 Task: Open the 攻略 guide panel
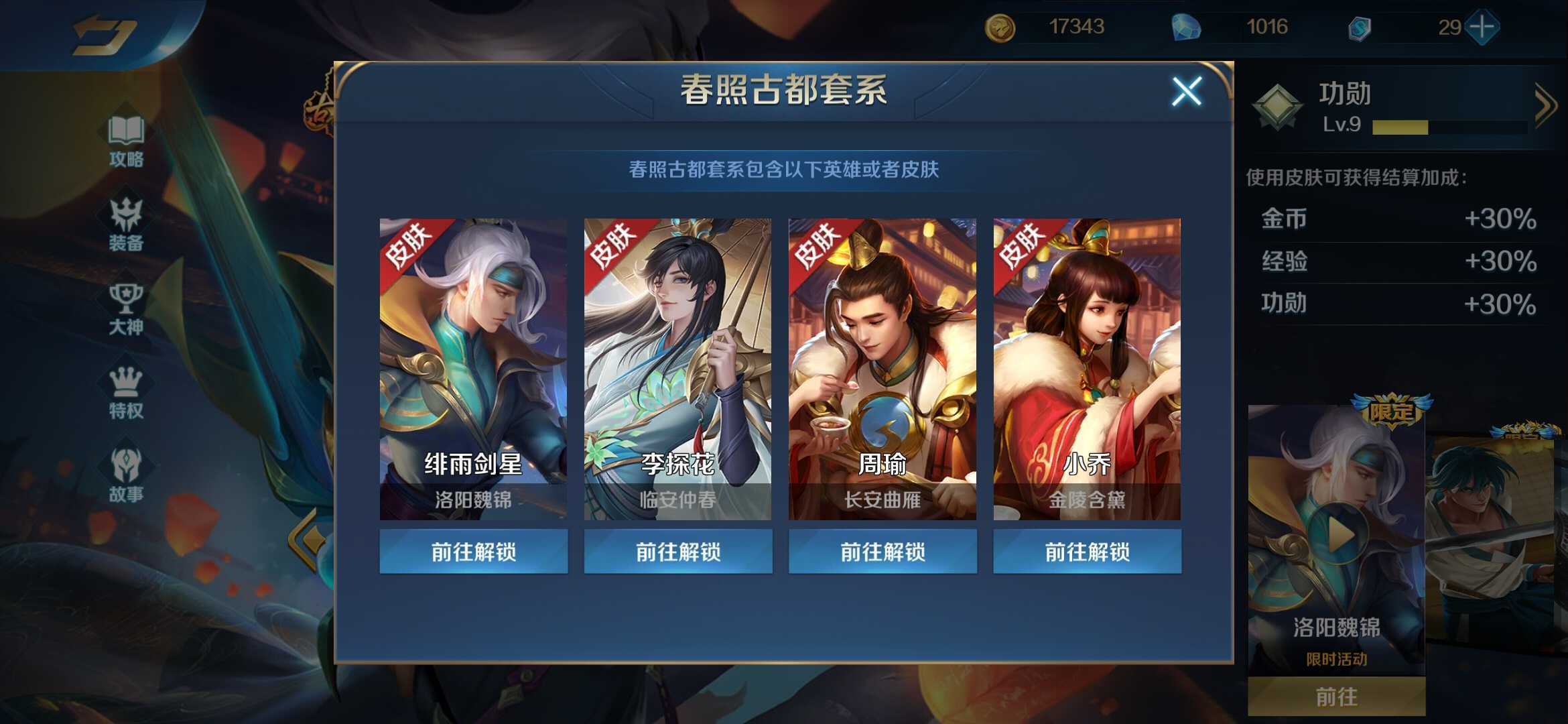point(127,141)
